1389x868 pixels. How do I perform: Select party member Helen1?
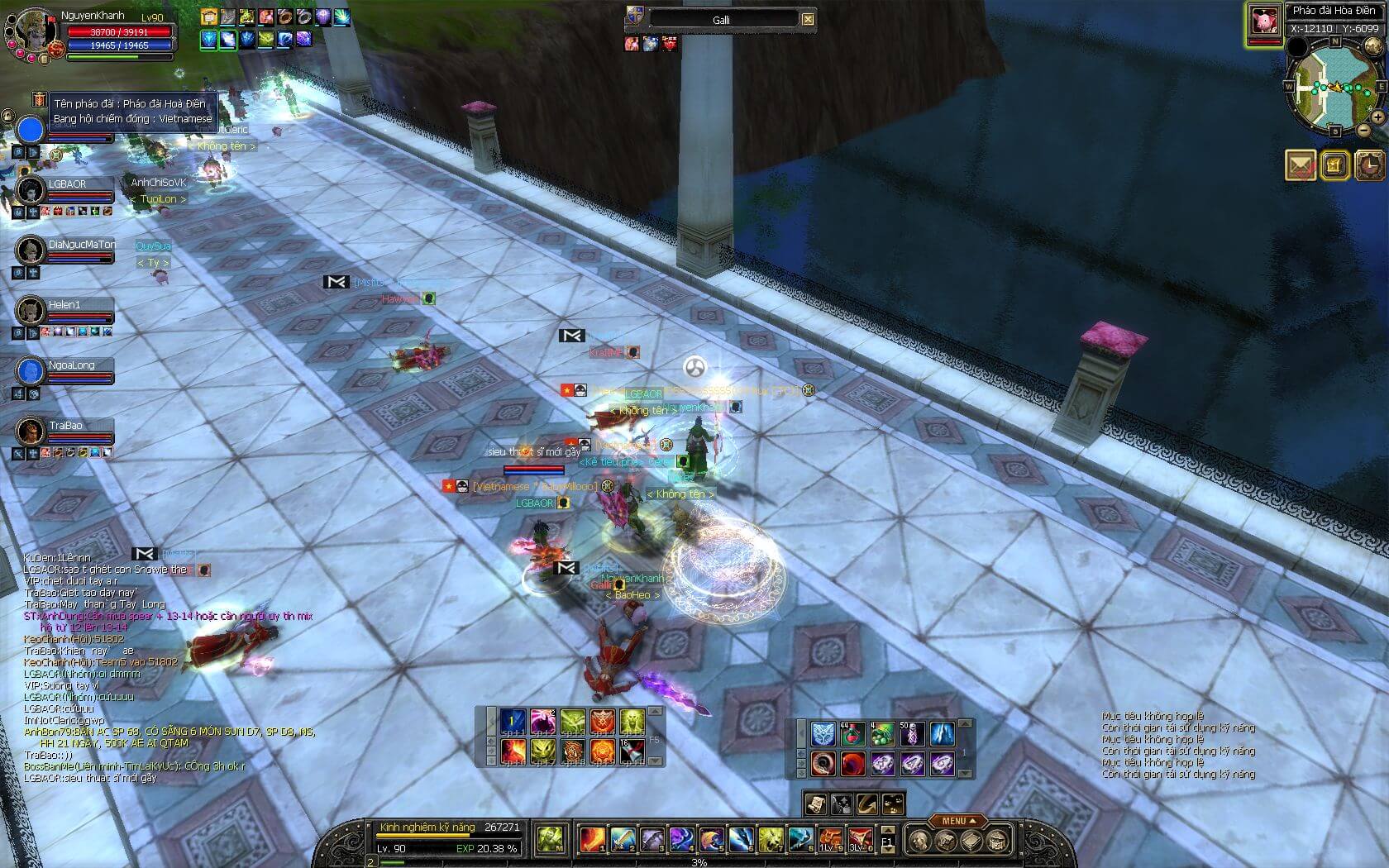[x=31, y=311]
